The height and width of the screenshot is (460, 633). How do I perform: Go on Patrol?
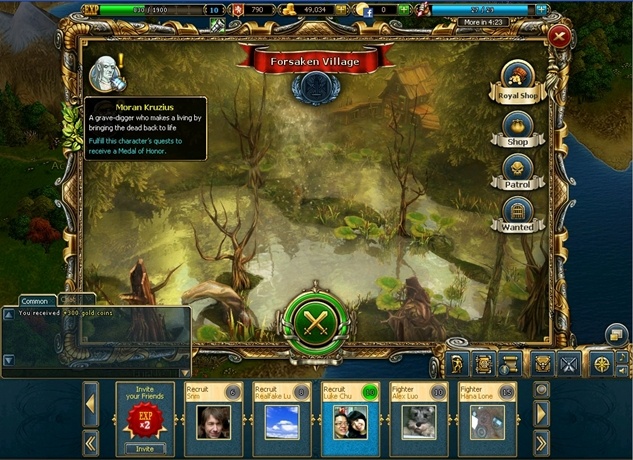(517, 171)
